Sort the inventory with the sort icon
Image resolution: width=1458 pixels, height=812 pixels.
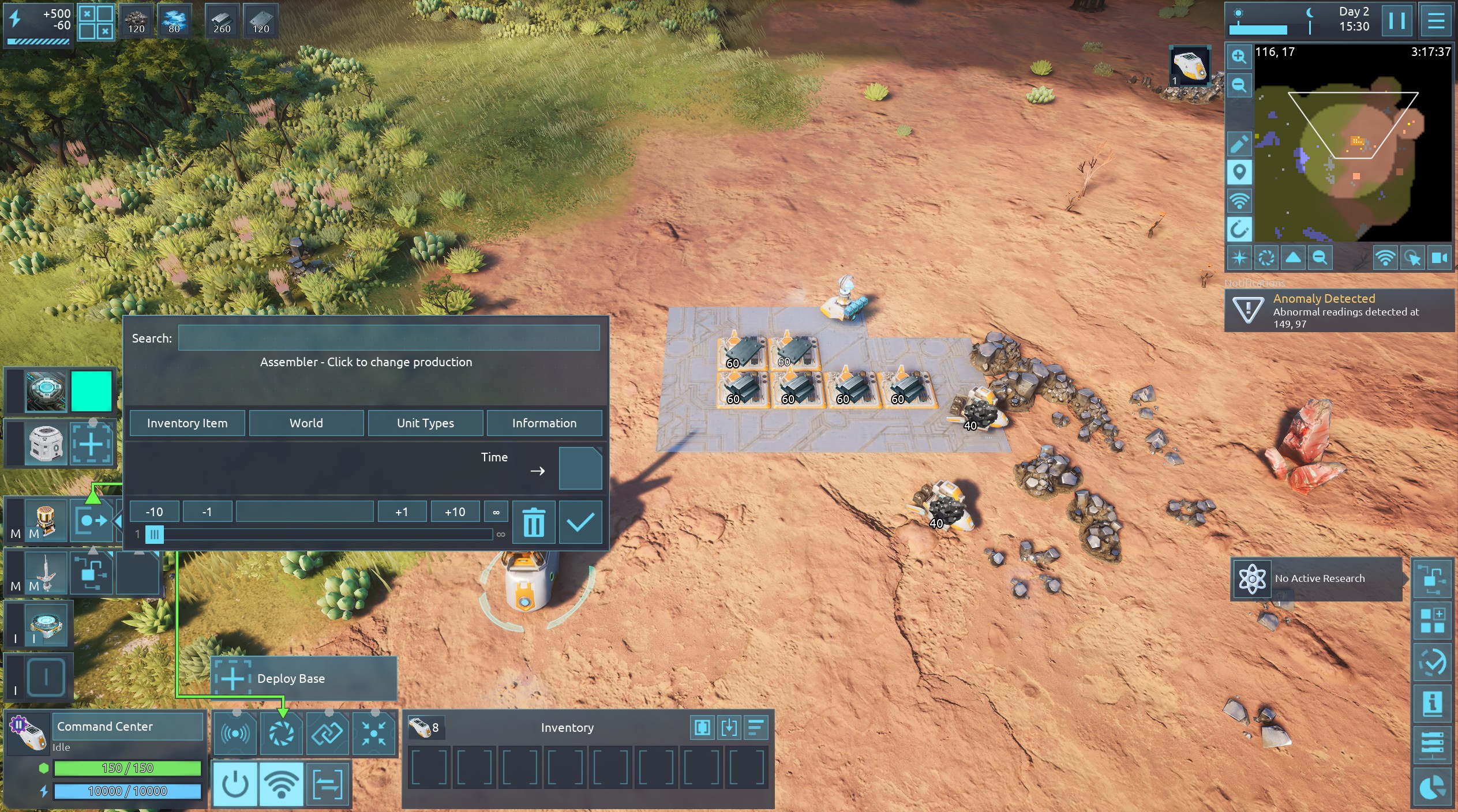click(x=756, y=727)
